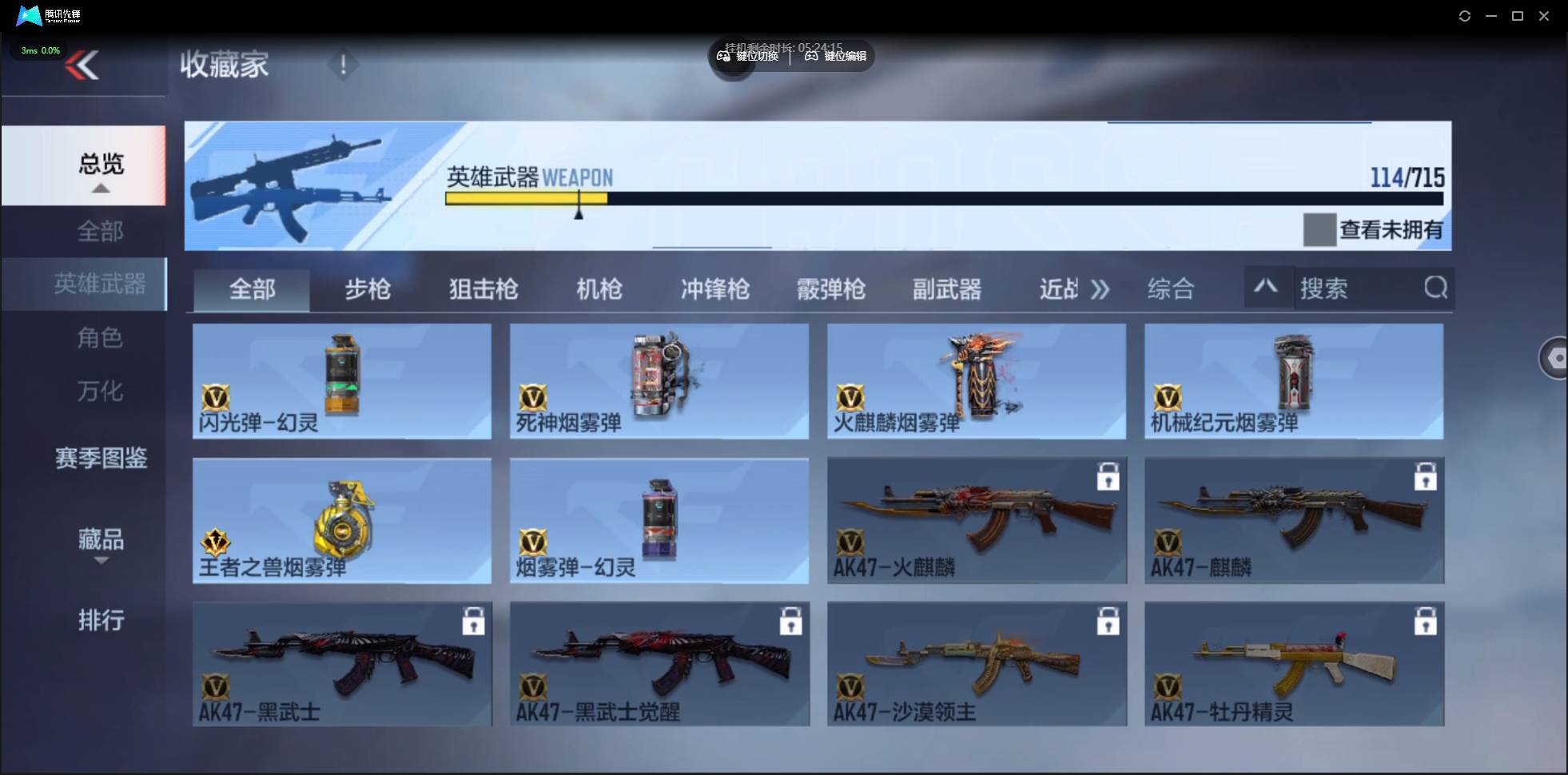Expand more weapon categories with the 》 chevron
Image resolution: width=1568 pixels, height=775 pixels.
point(1100,289)
